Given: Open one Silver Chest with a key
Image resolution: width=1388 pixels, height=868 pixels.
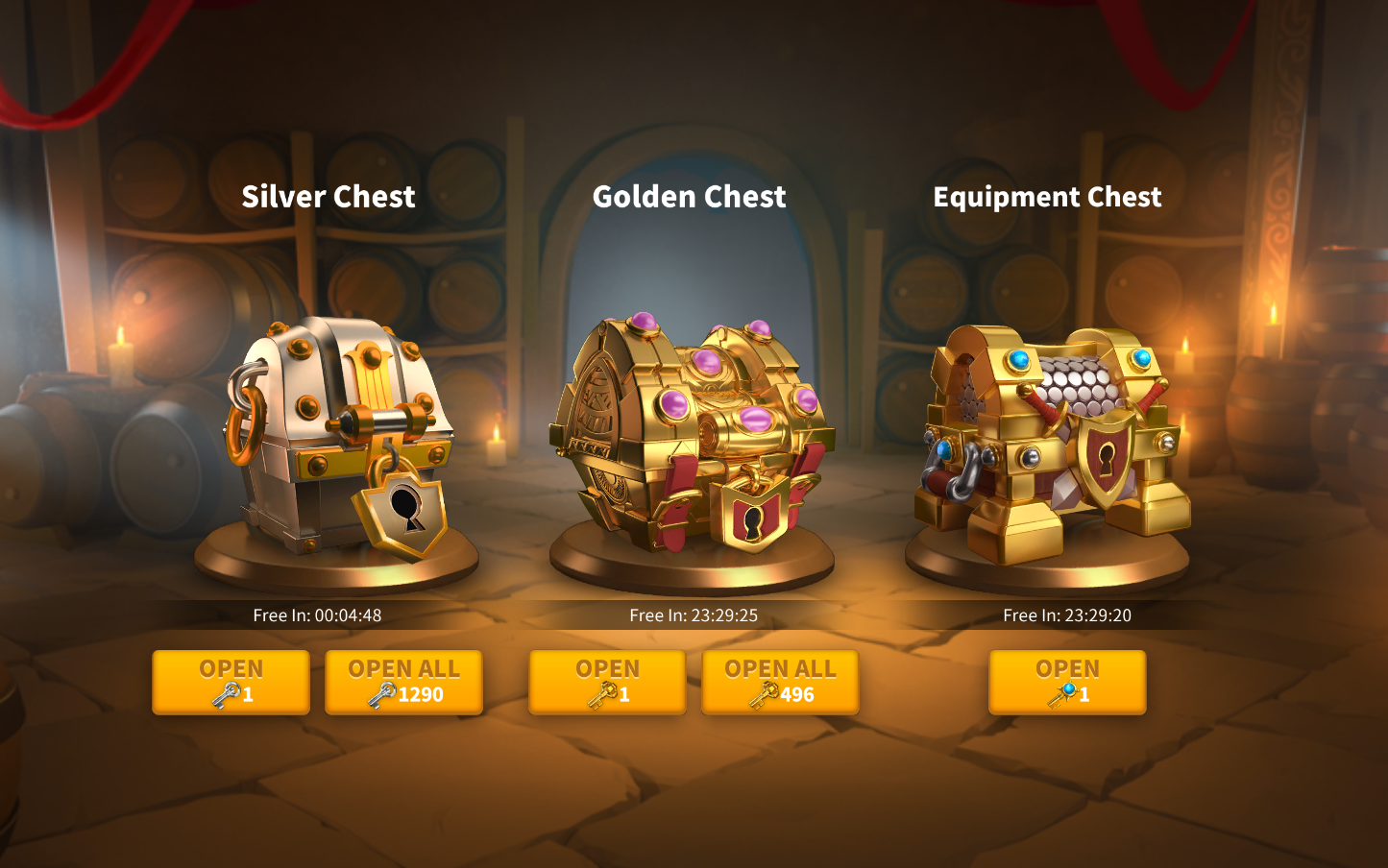Looking at the screenshot, I should pyautogui.click(x=231, y=682).
